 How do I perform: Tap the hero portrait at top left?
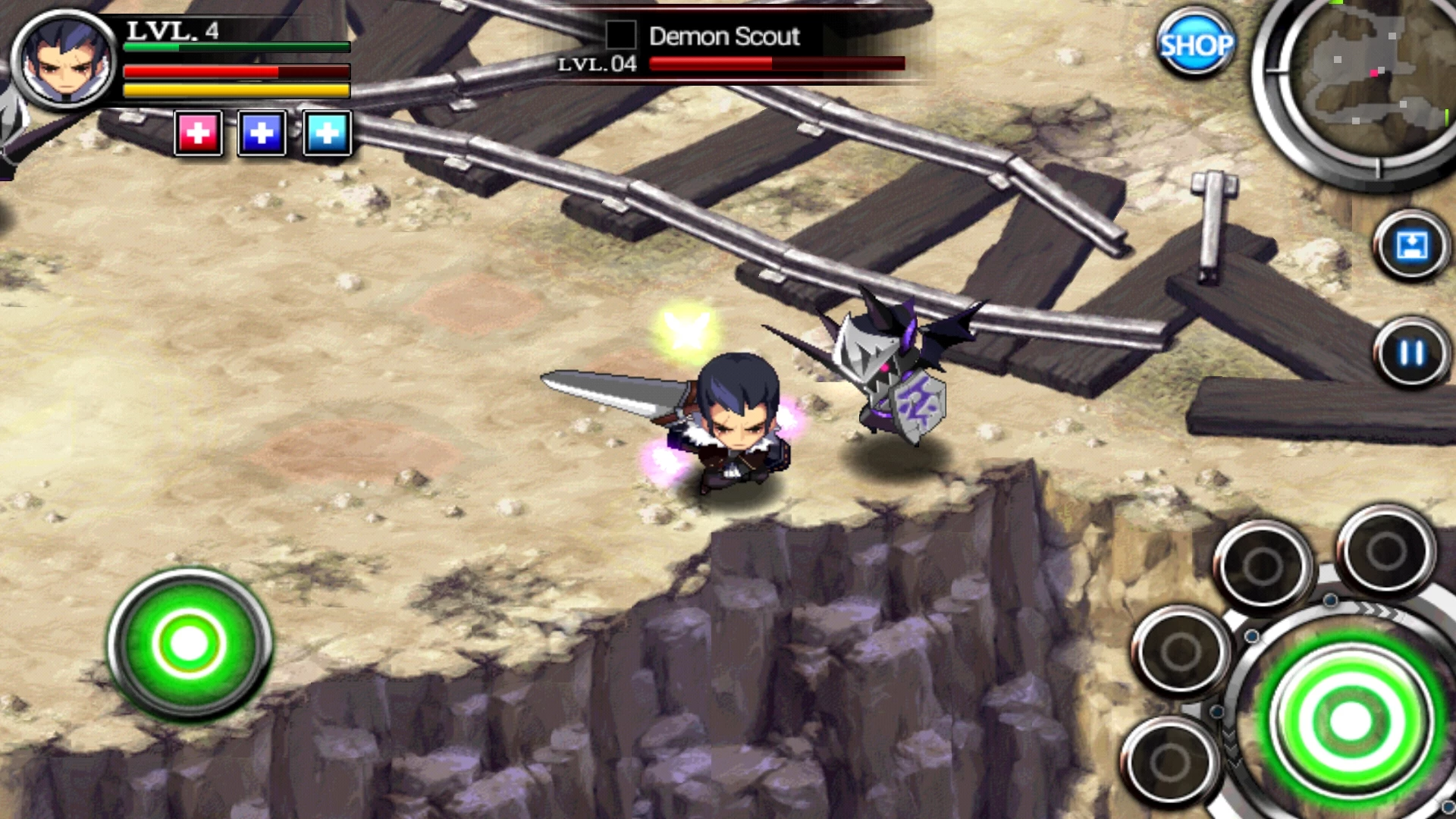[x=65, y=59]
